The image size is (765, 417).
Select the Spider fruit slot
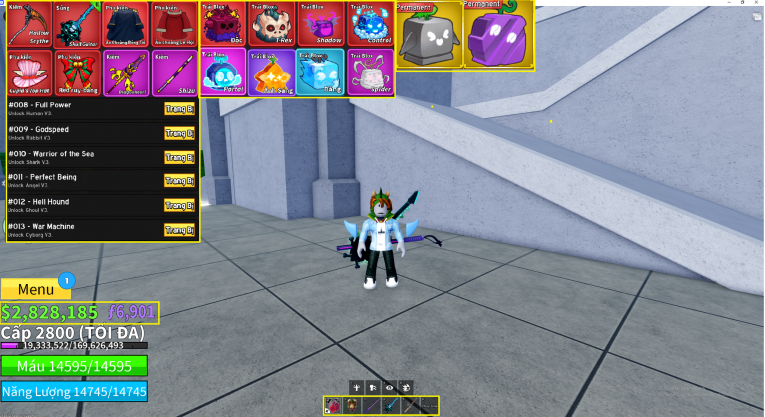(x=369, y=72)
